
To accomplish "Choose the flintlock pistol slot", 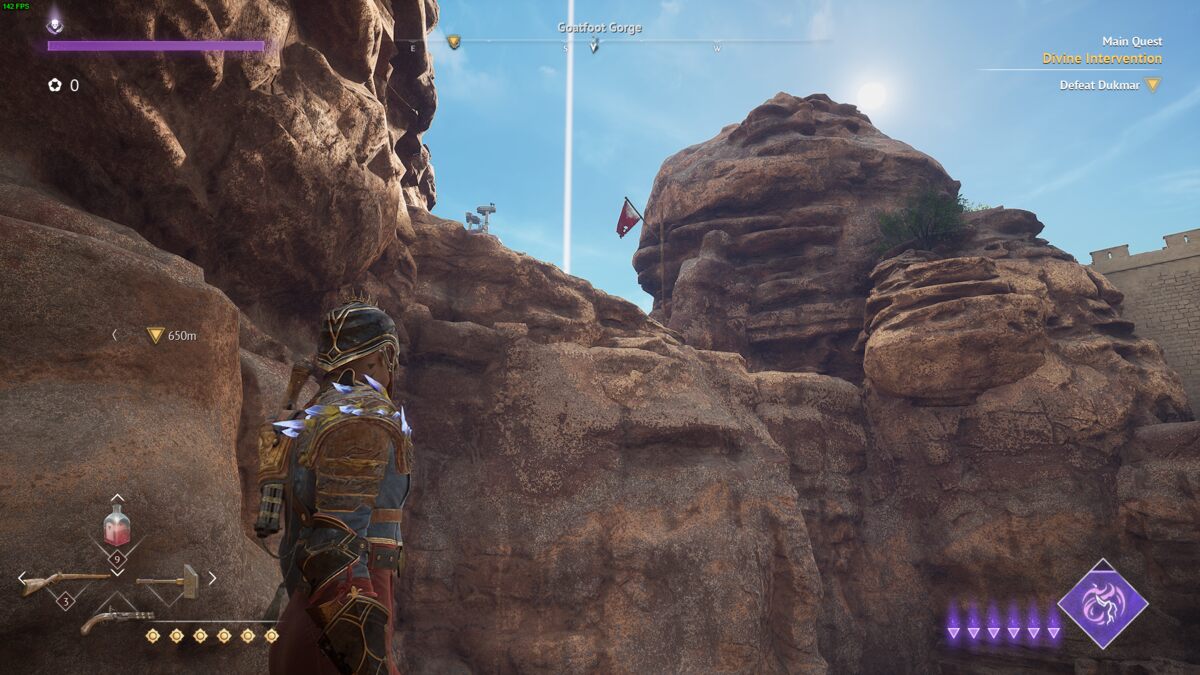I will pyautogui.click(x=116, y=620).
